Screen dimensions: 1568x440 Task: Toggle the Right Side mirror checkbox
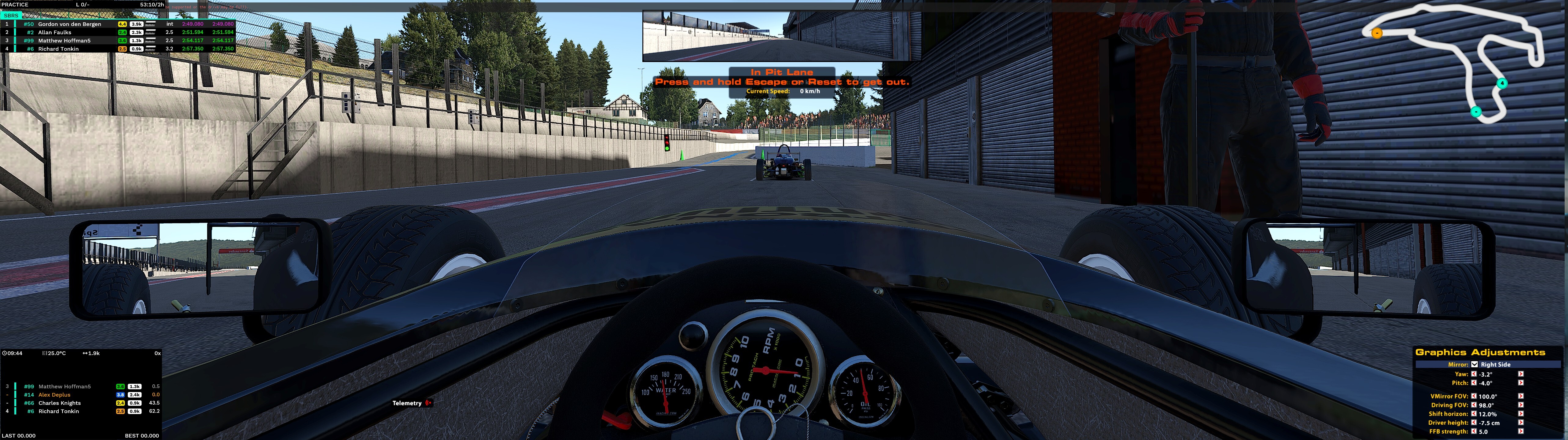point(1474,365)
